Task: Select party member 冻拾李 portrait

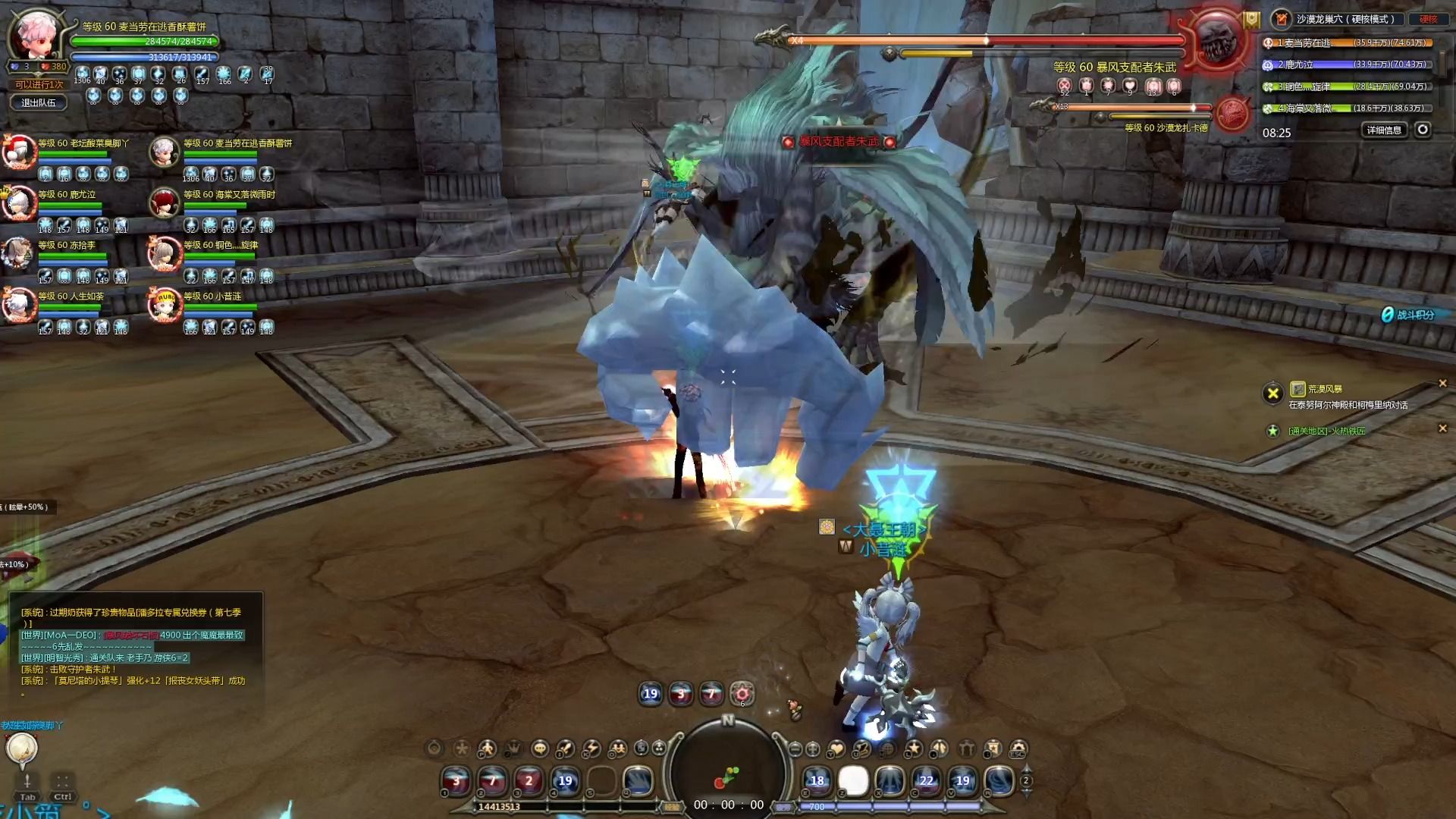Action: [x=19, y=255]
